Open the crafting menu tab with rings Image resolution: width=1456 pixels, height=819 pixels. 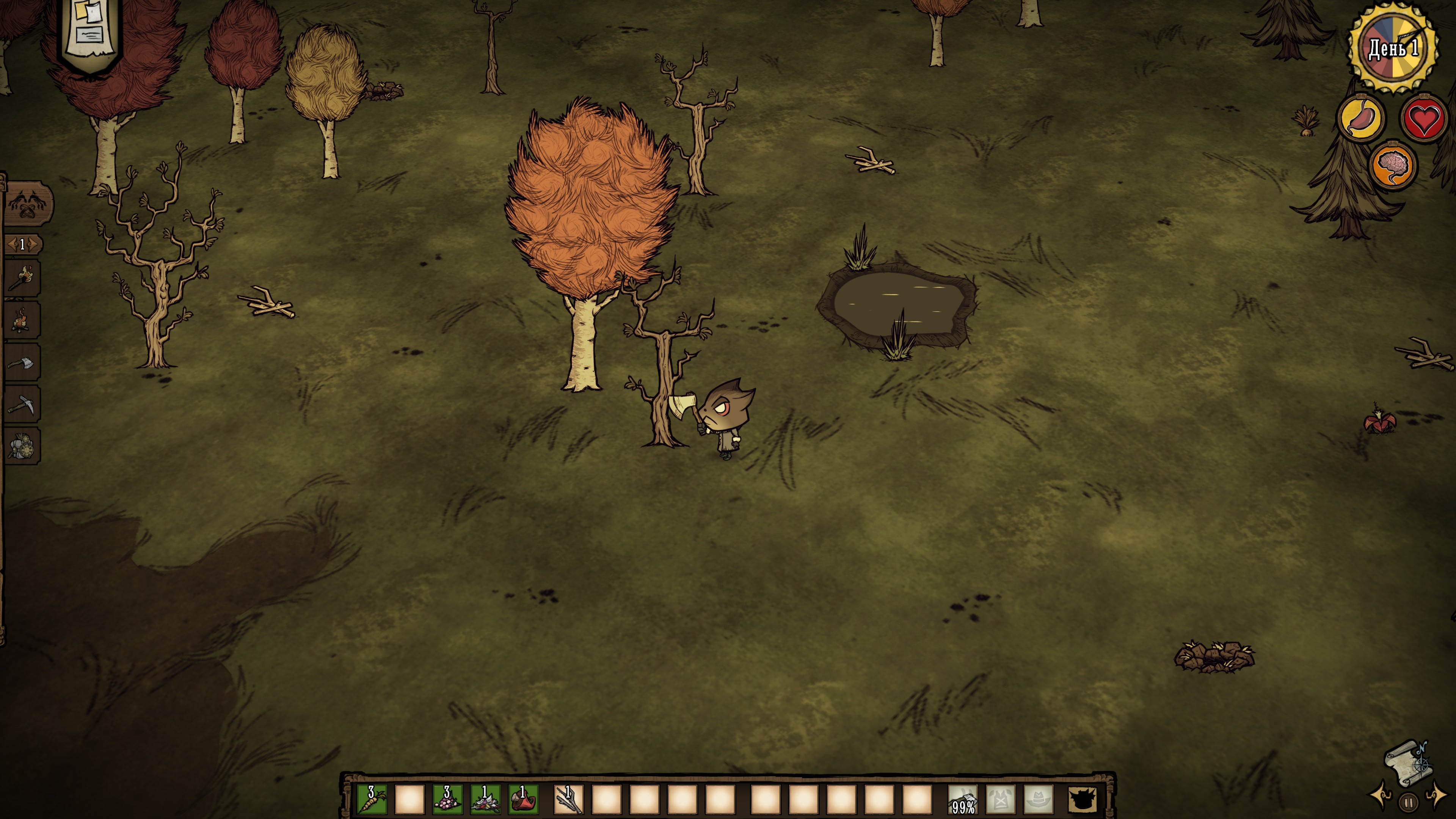tap(27, 204)
